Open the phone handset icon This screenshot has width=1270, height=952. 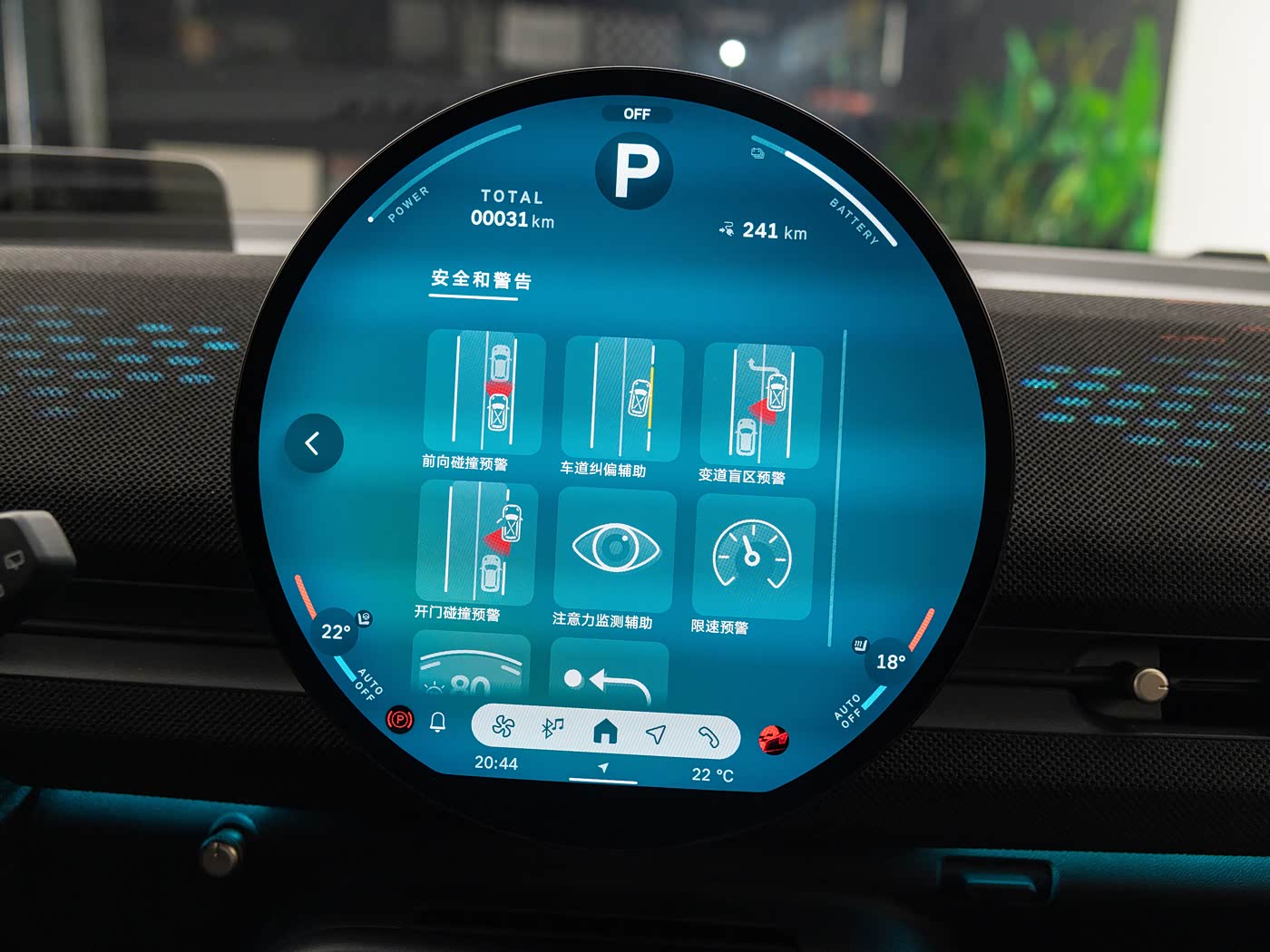[x=708, y=737]
